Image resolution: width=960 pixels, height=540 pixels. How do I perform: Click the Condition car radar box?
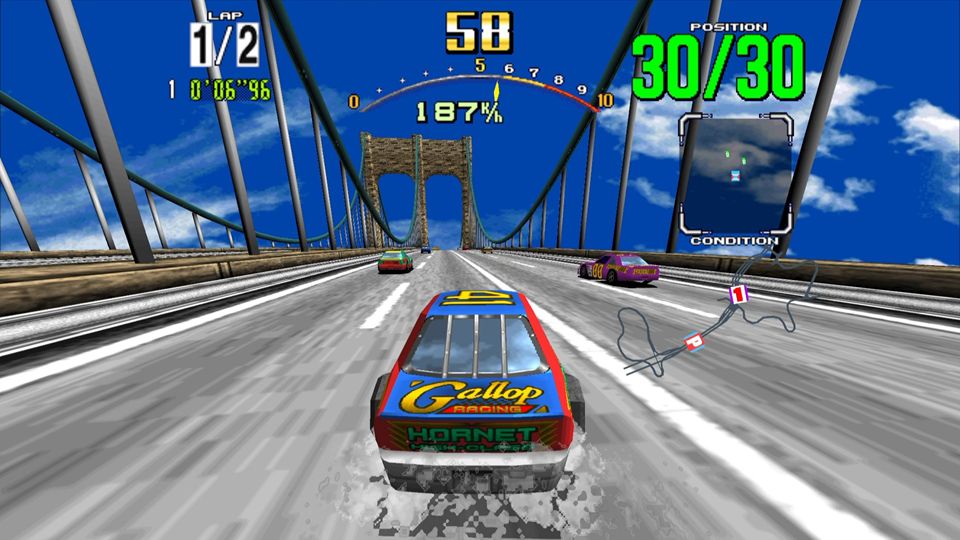tap(736, 174)
